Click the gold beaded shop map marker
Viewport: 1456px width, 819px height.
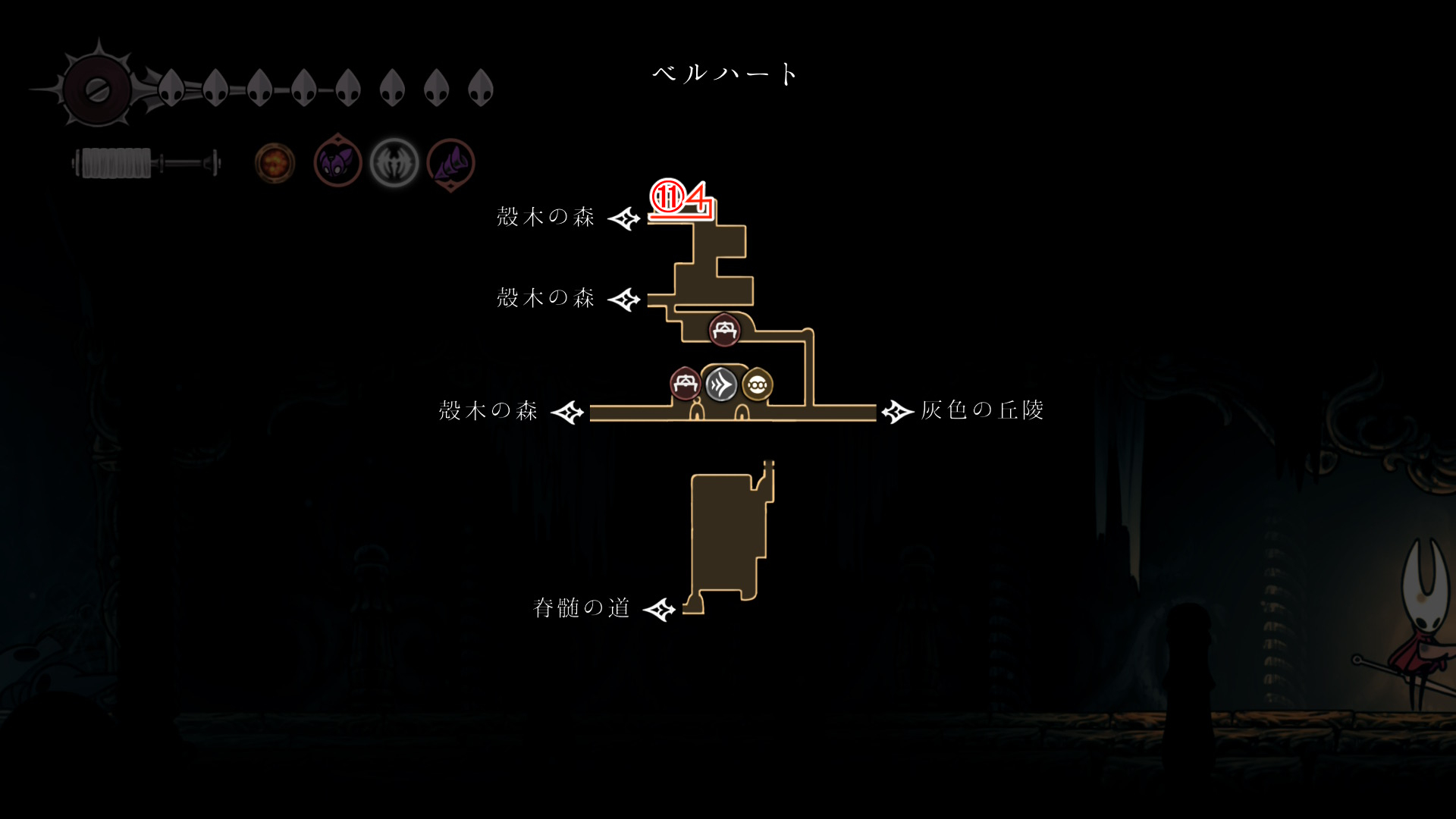point(757,385)
